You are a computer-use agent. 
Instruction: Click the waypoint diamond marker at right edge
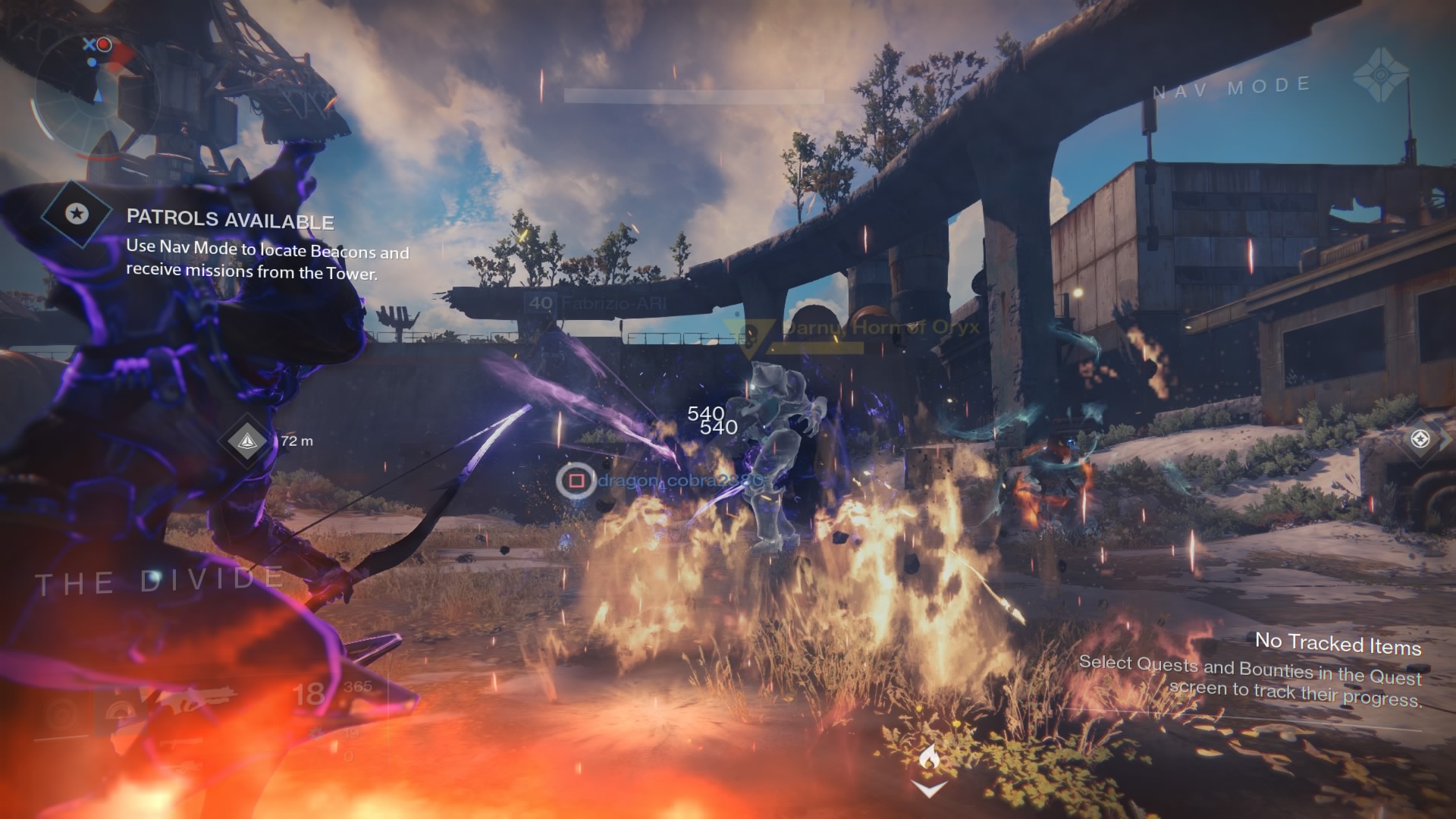point(1420,438)
